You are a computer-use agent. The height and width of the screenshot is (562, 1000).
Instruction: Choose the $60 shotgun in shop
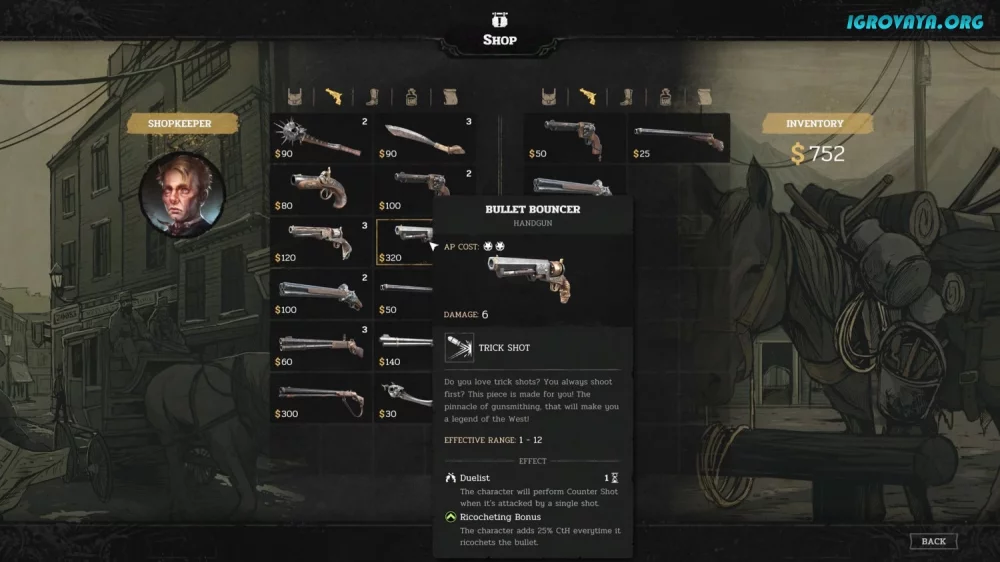tap(322, 347)
